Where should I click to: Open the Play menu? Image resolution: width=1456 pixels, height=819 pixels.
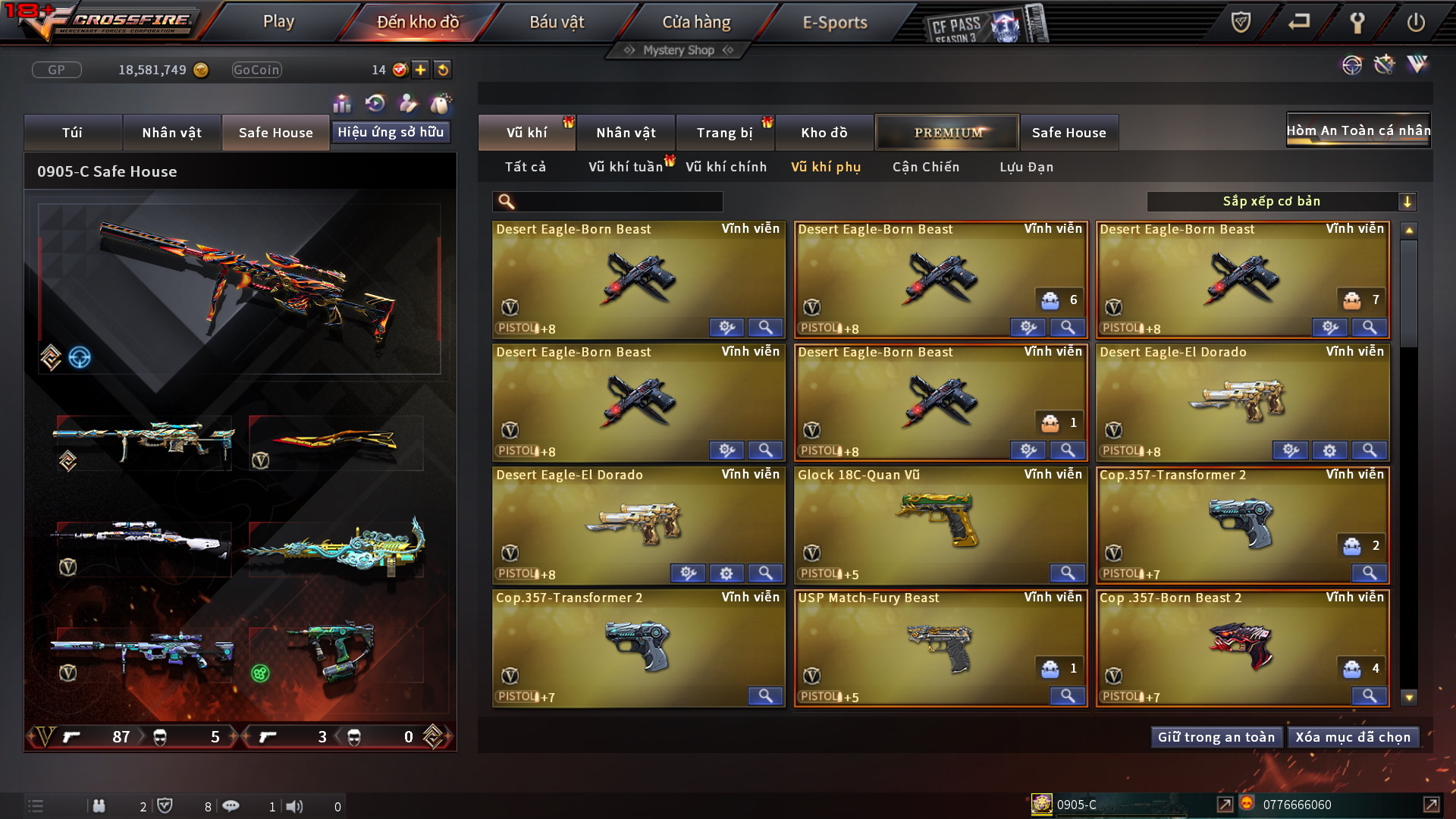coord(278,22)
